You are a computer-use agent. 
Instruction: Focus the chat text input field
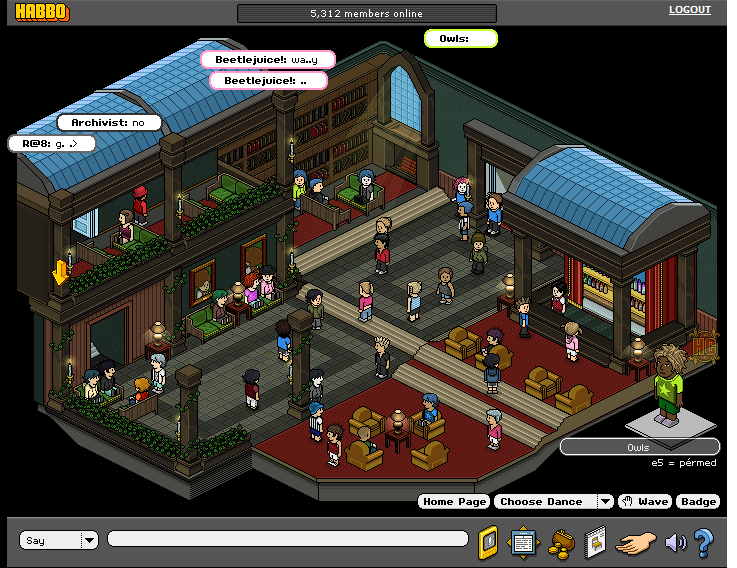tap(287, 539)
